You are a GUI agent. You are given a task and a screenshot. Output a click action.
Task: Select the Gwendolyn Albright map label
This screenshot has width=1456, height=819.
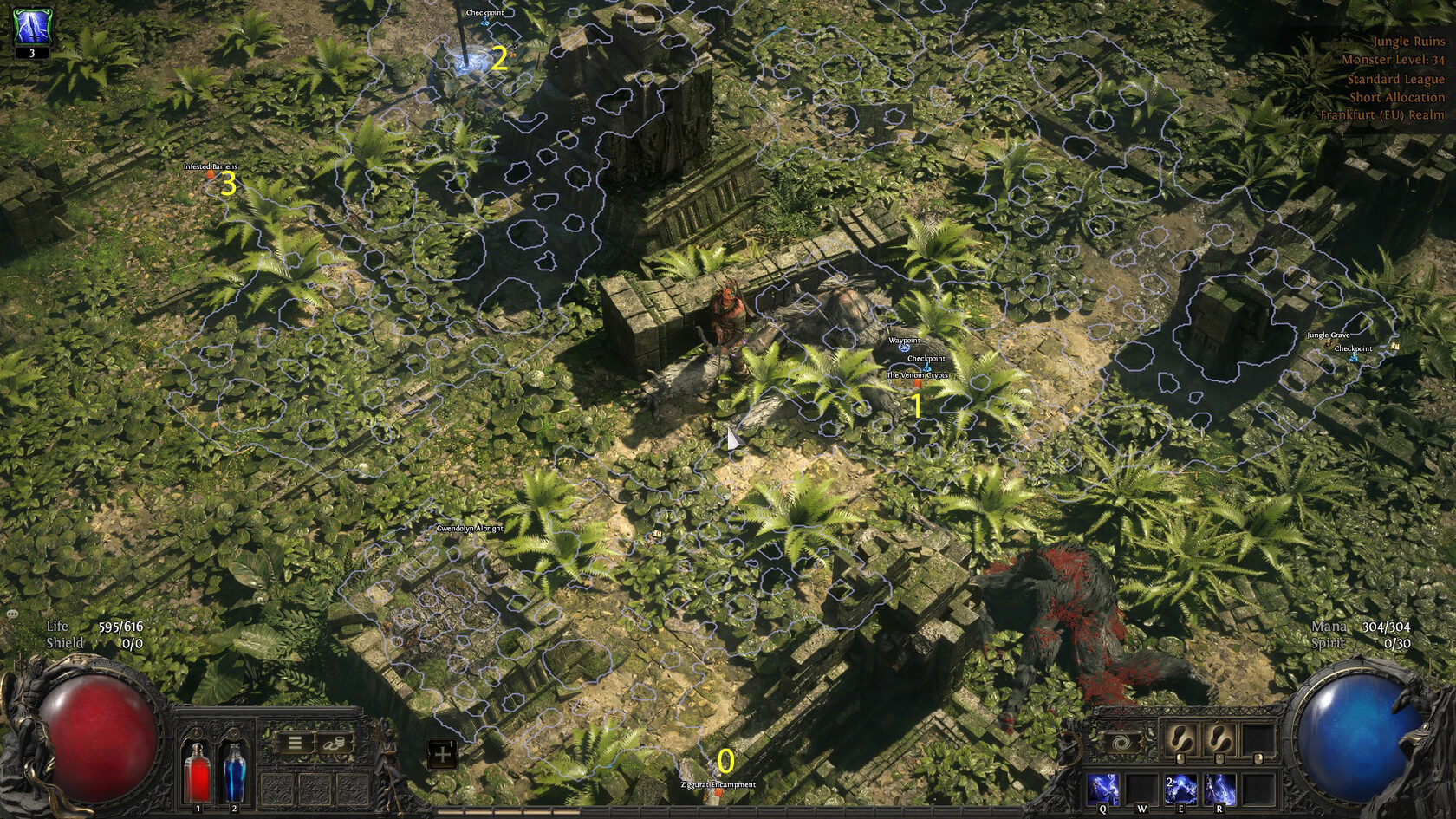click(x=470, y=528)
